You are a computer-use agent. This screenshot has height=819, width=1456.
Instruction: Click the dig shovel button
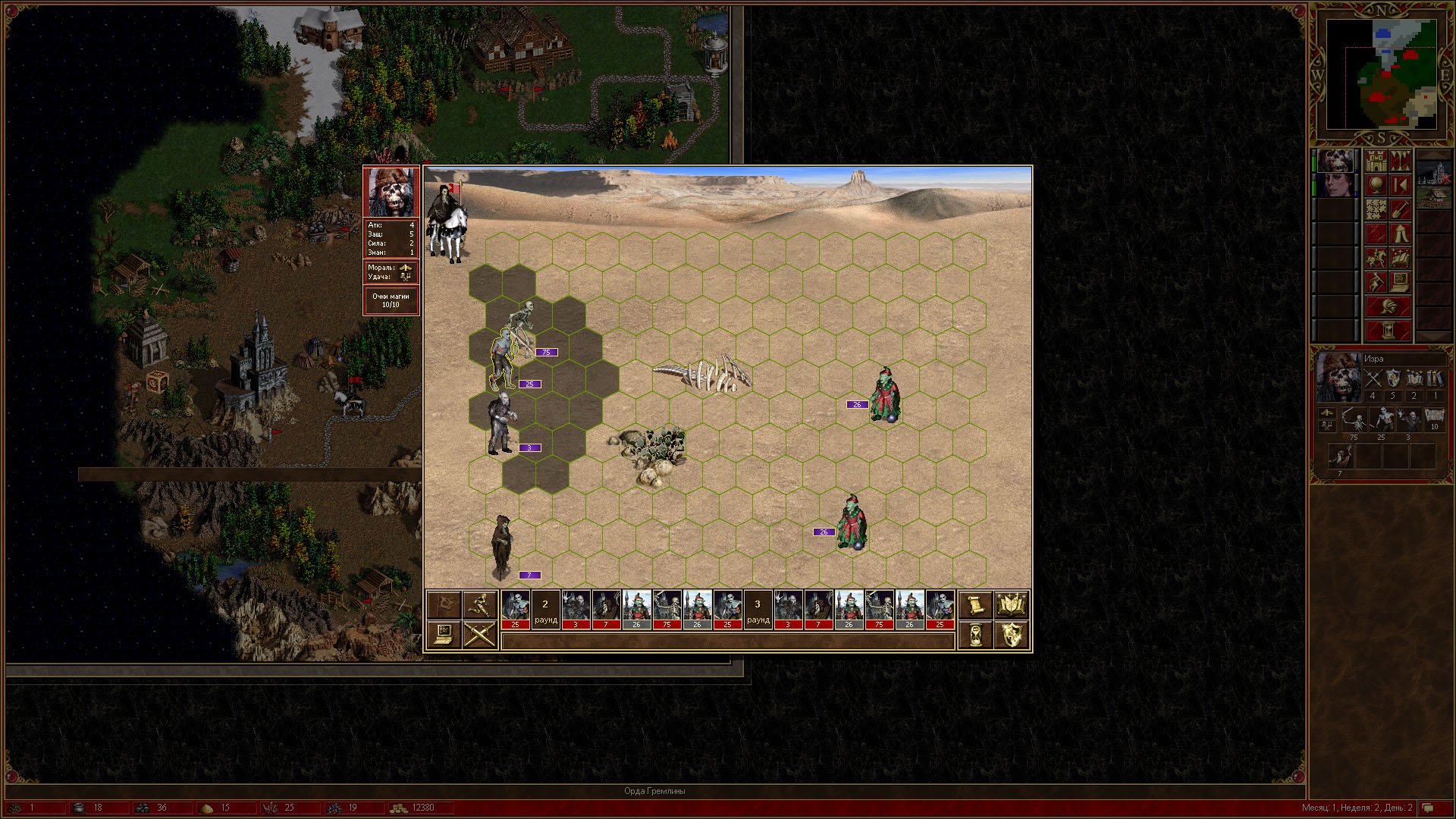coord(1400,209)
